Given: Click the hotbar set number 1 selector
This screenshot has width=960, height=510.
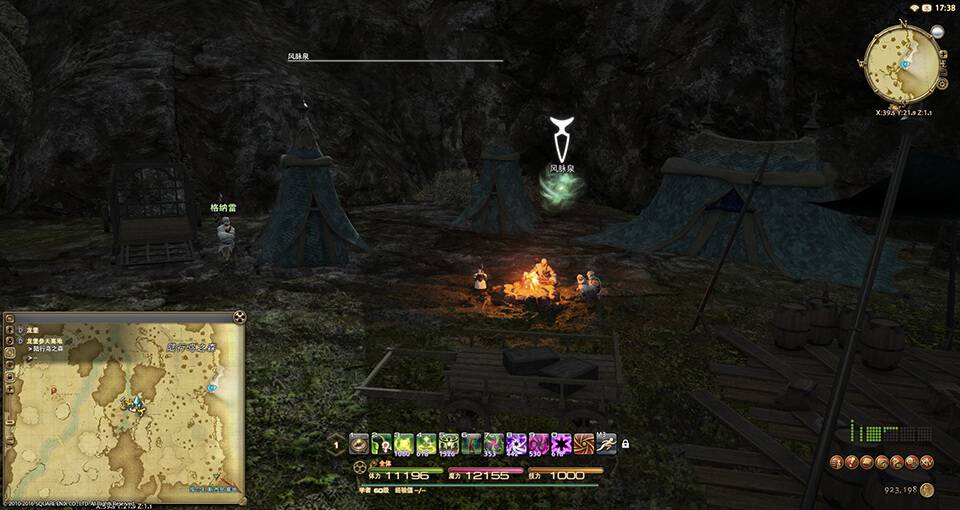Looking at the screenshot, I should (336, 444).
